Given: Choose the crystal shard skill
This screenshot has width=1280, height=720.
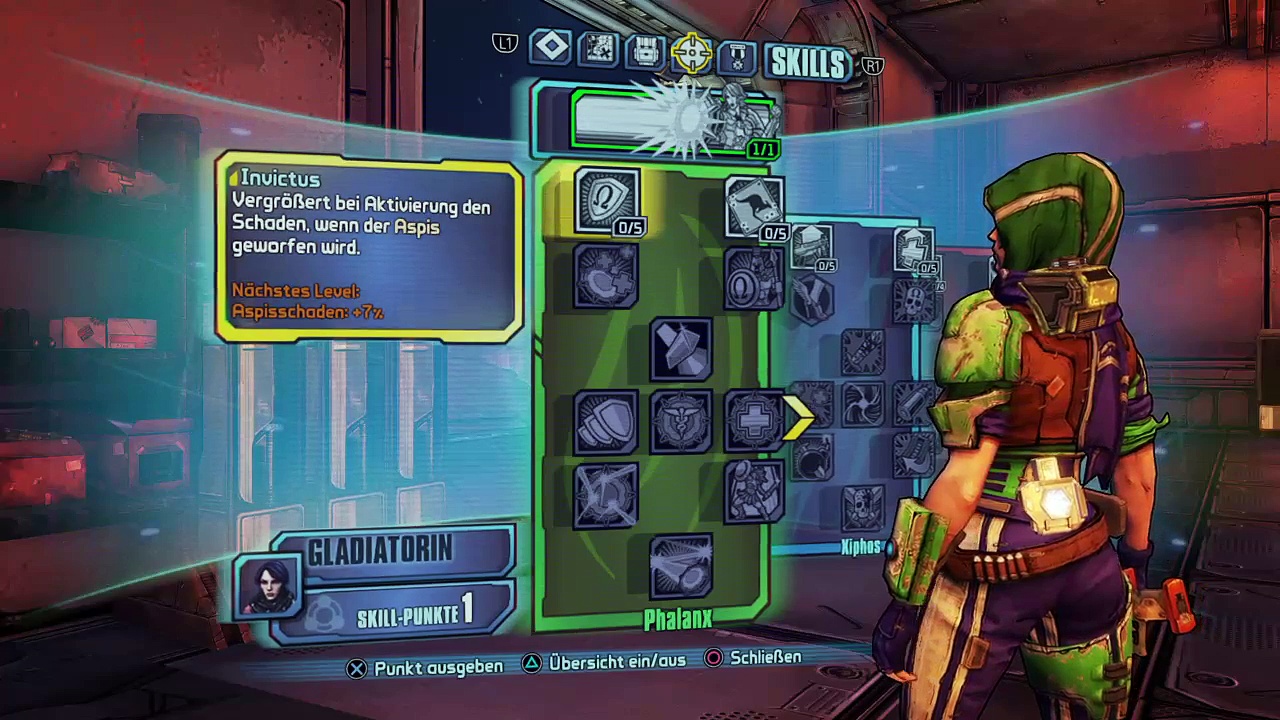Looking at the screenshot, I should click(x=680, y=347).
